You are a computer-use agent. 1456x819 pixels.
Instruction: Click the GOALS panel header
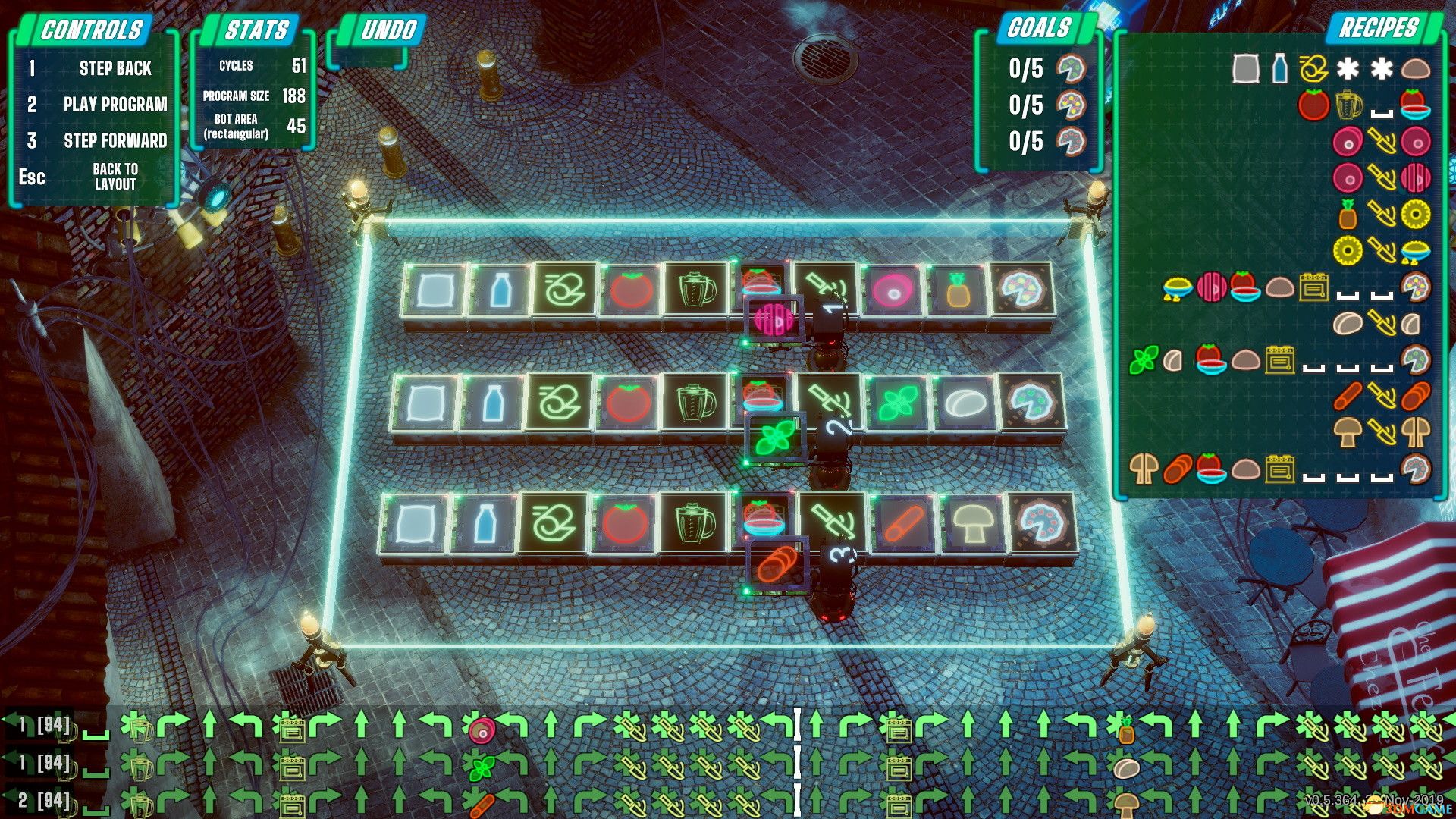1037,29
